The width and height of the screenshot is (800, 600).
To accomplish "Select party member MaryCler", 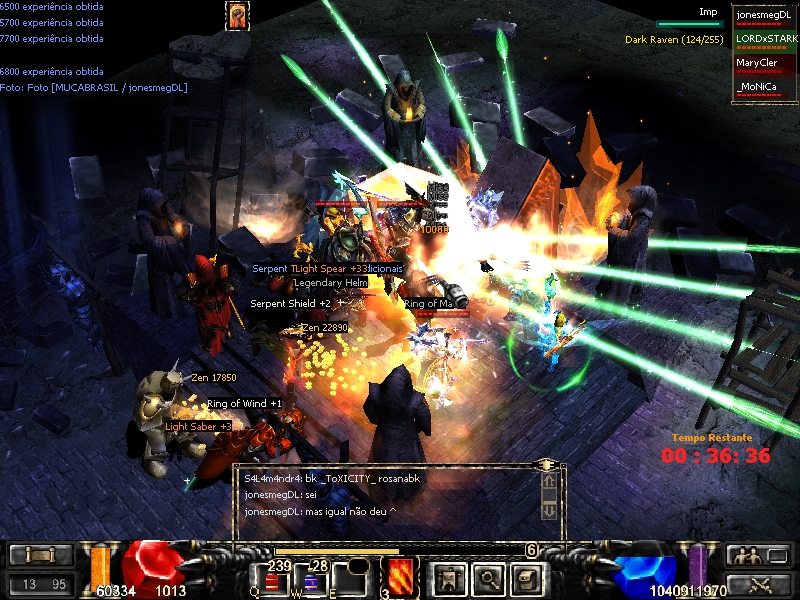I will [x=765, y=64].
